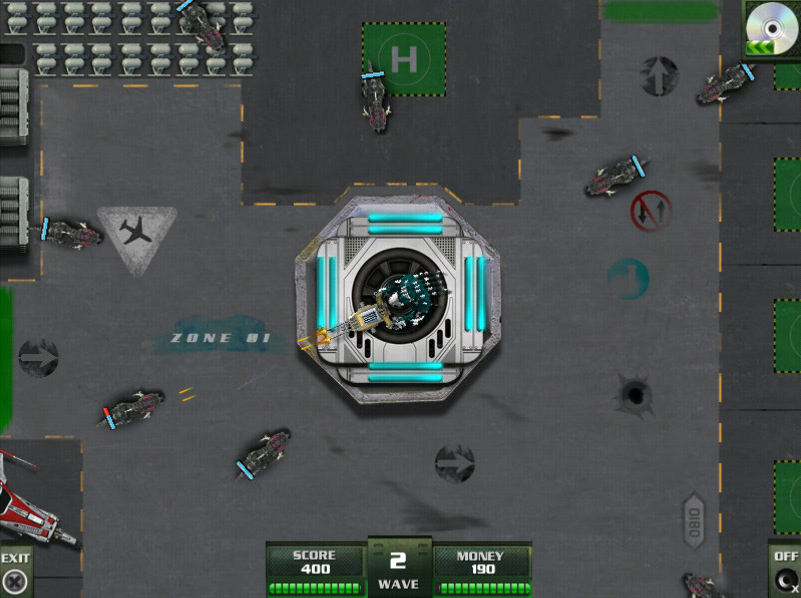Click the CD disc icon

click(773, 27)
